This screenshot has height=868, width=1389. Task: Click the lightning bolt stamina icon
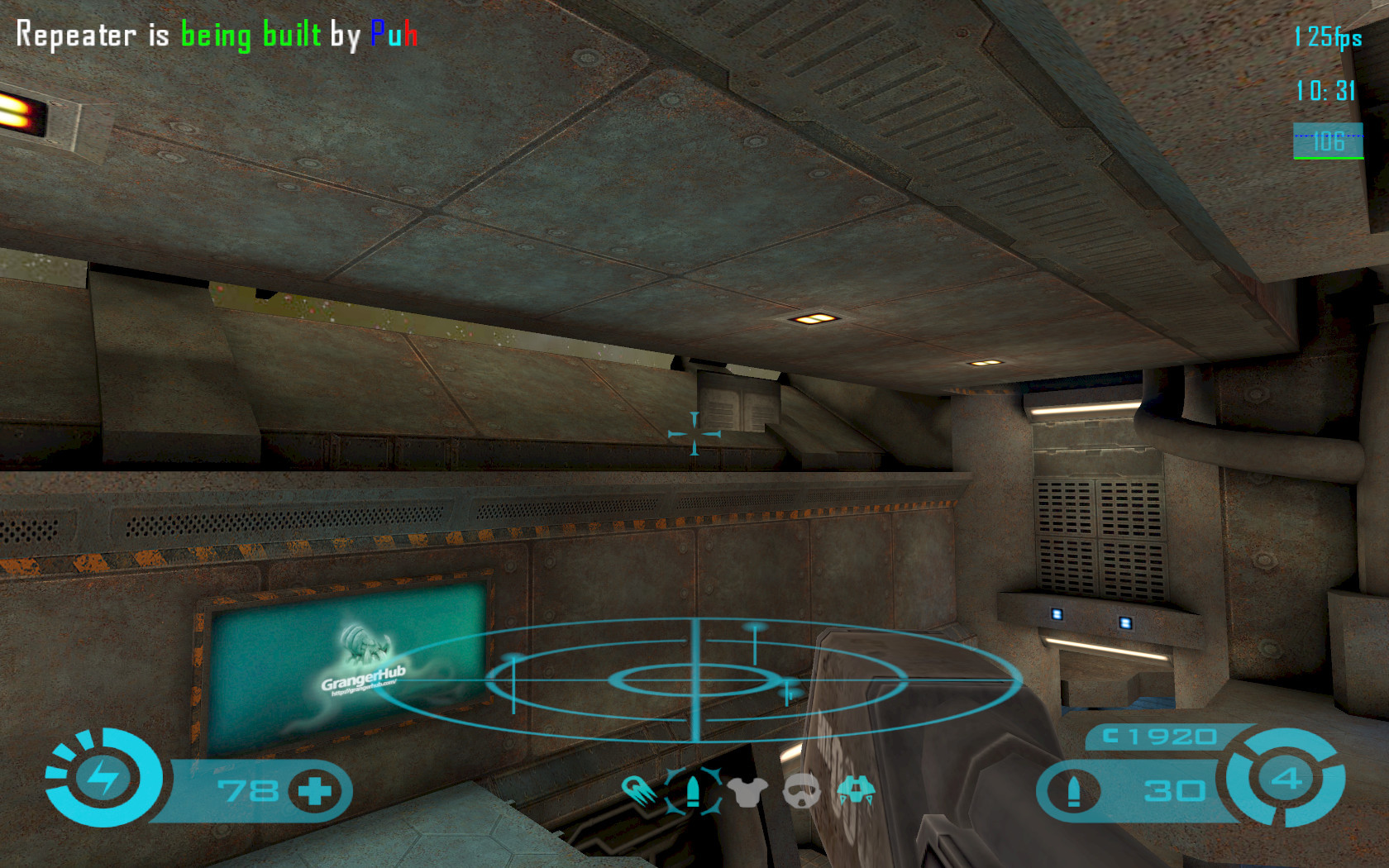click(103, 778)
